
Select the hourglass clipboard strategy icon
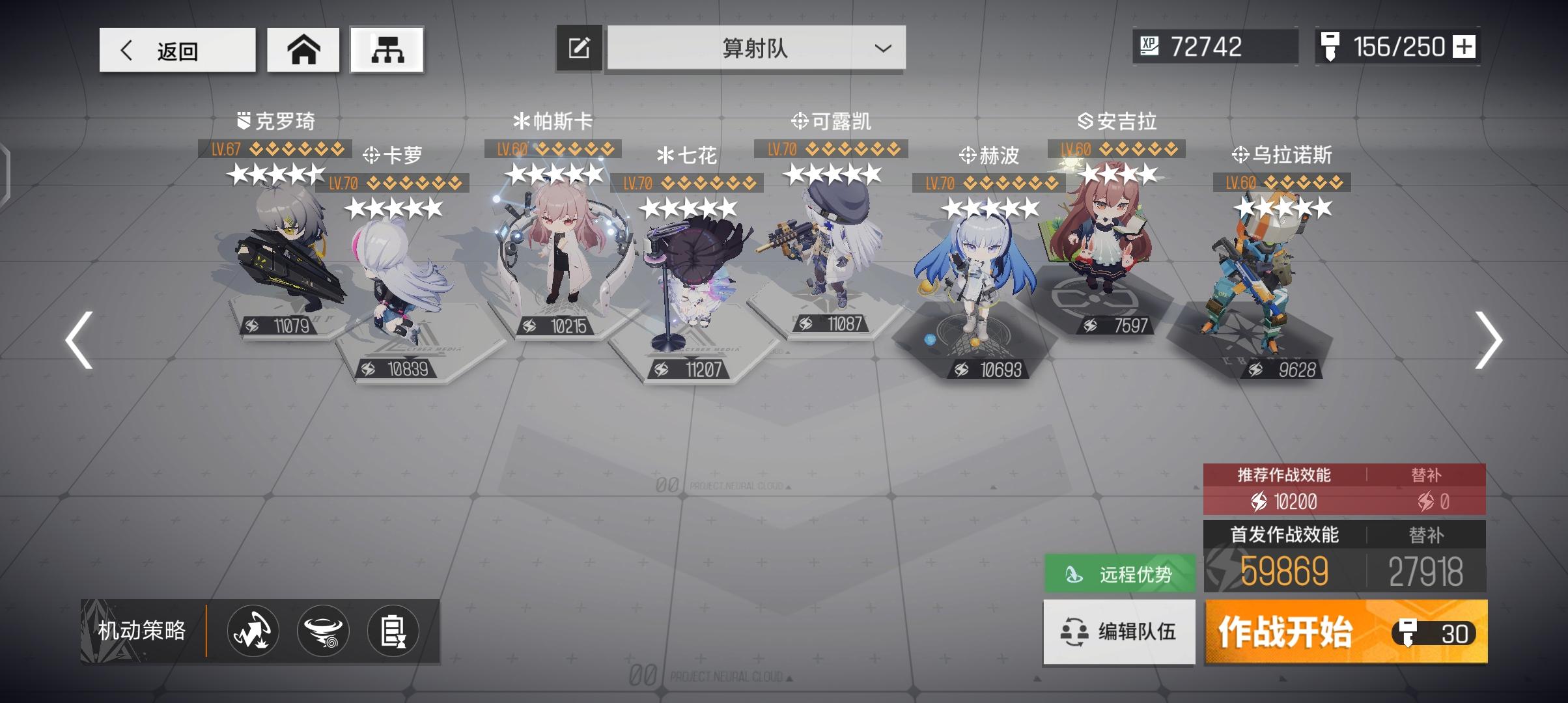pos(395,631)
